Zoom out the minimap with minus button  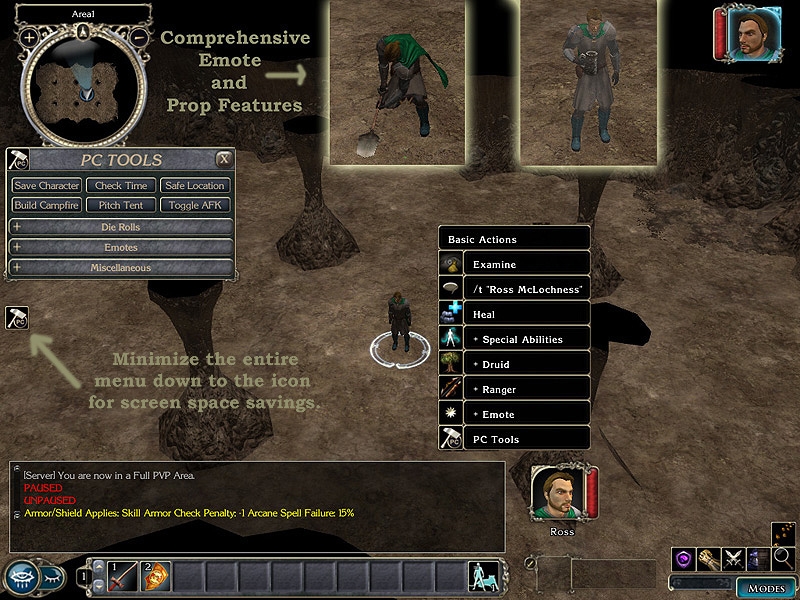pos(139,37)
